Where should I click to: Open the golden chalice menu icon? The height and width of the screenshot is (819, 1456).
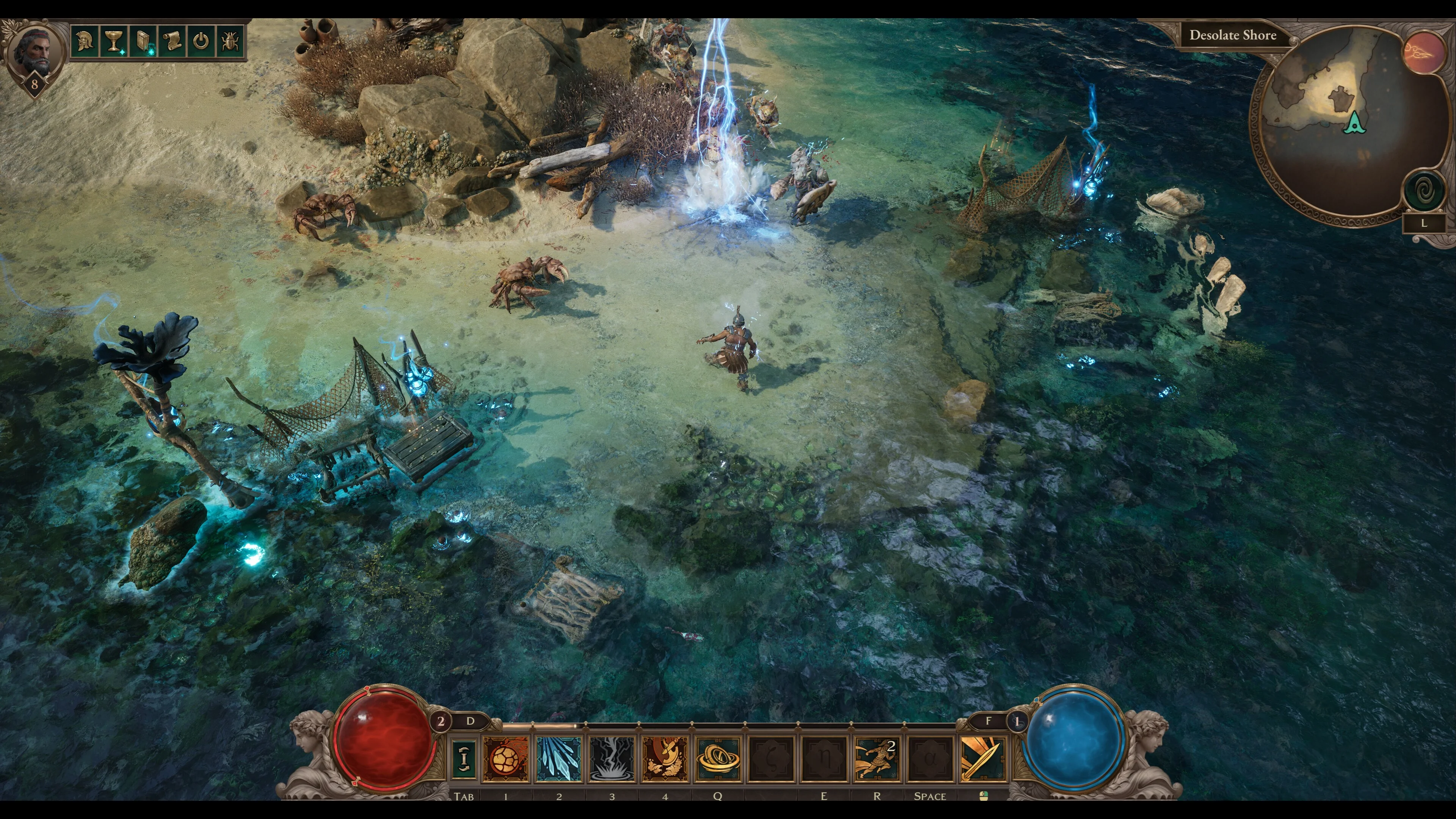[x=114, y=41]
